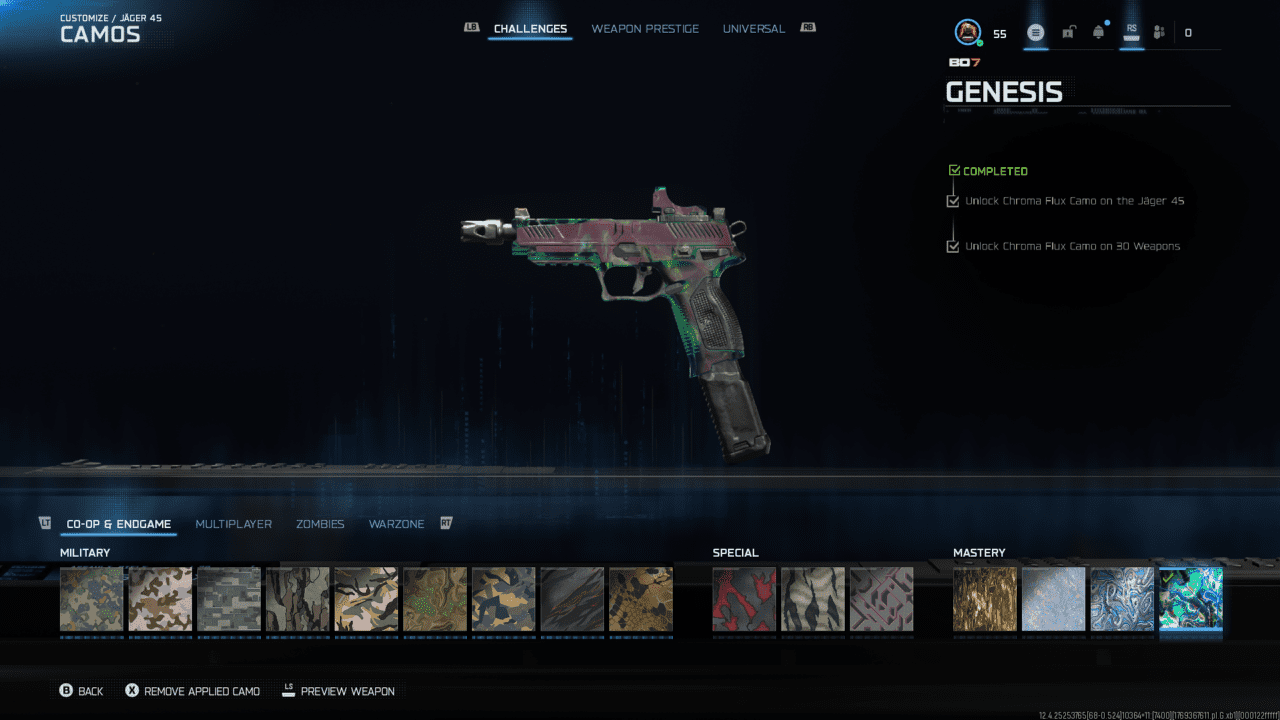
Task: Switch to the Weapon Prestige tab
Action: coord(645,29)
